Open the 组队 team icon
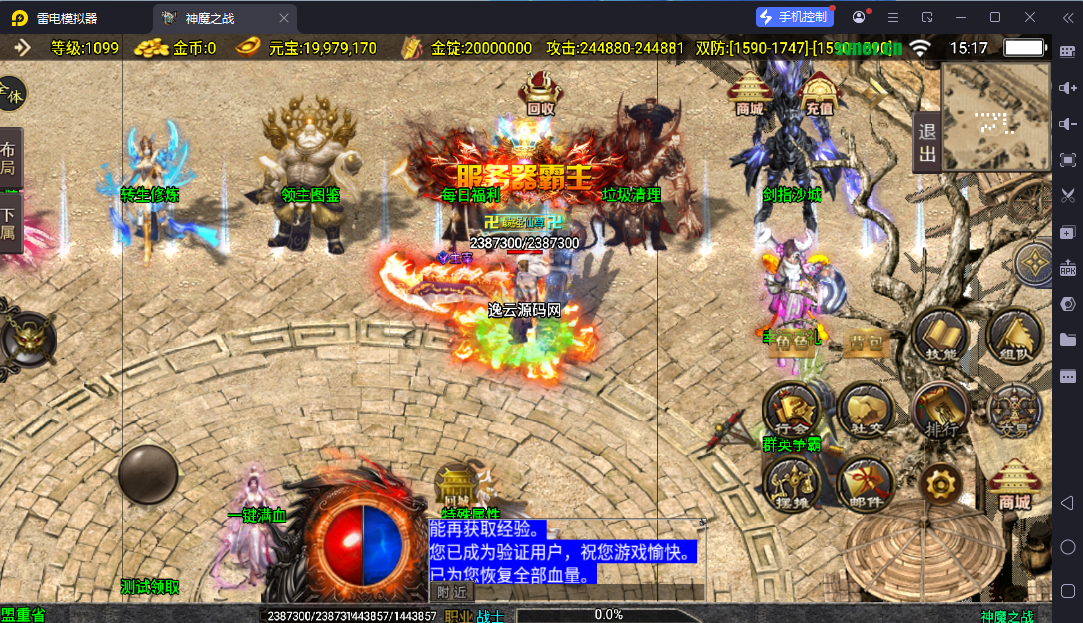This screenshot has width=1083, height=623. (x=1012, y=336)
